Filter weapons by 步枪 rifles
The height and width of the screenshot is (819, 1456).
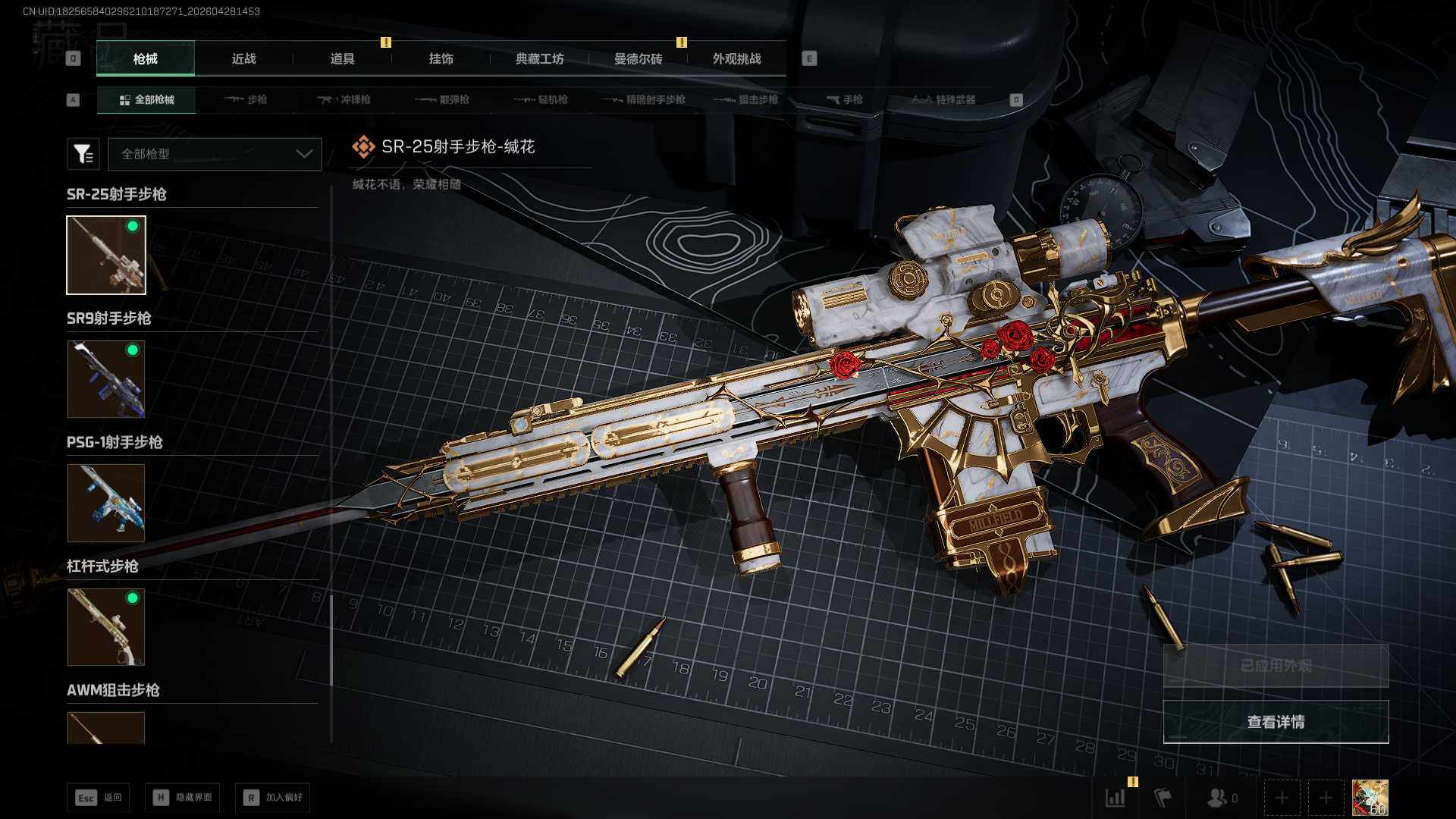coord(246,99)
